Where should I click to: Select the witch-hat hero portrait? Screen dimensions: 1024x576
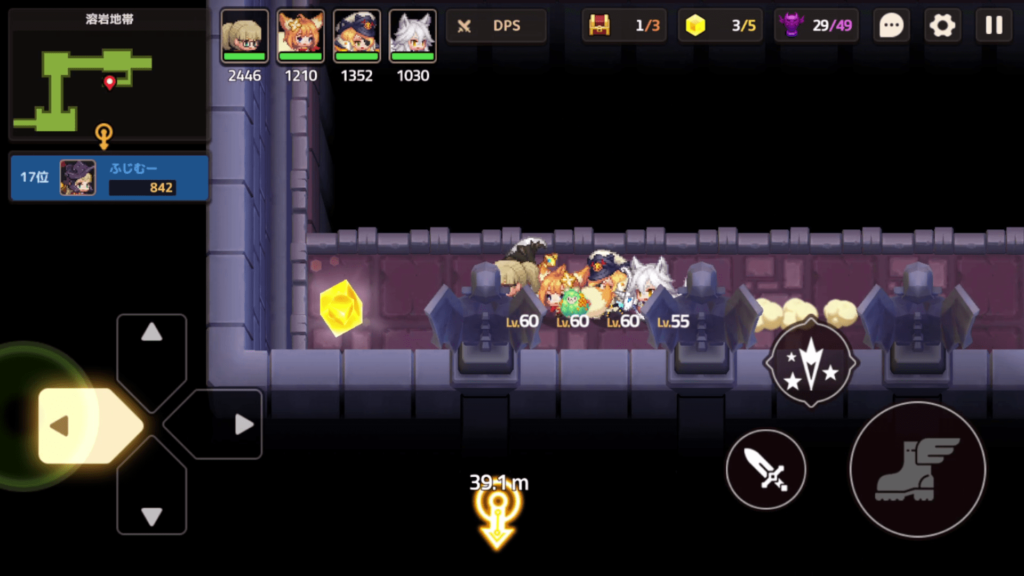356,37
